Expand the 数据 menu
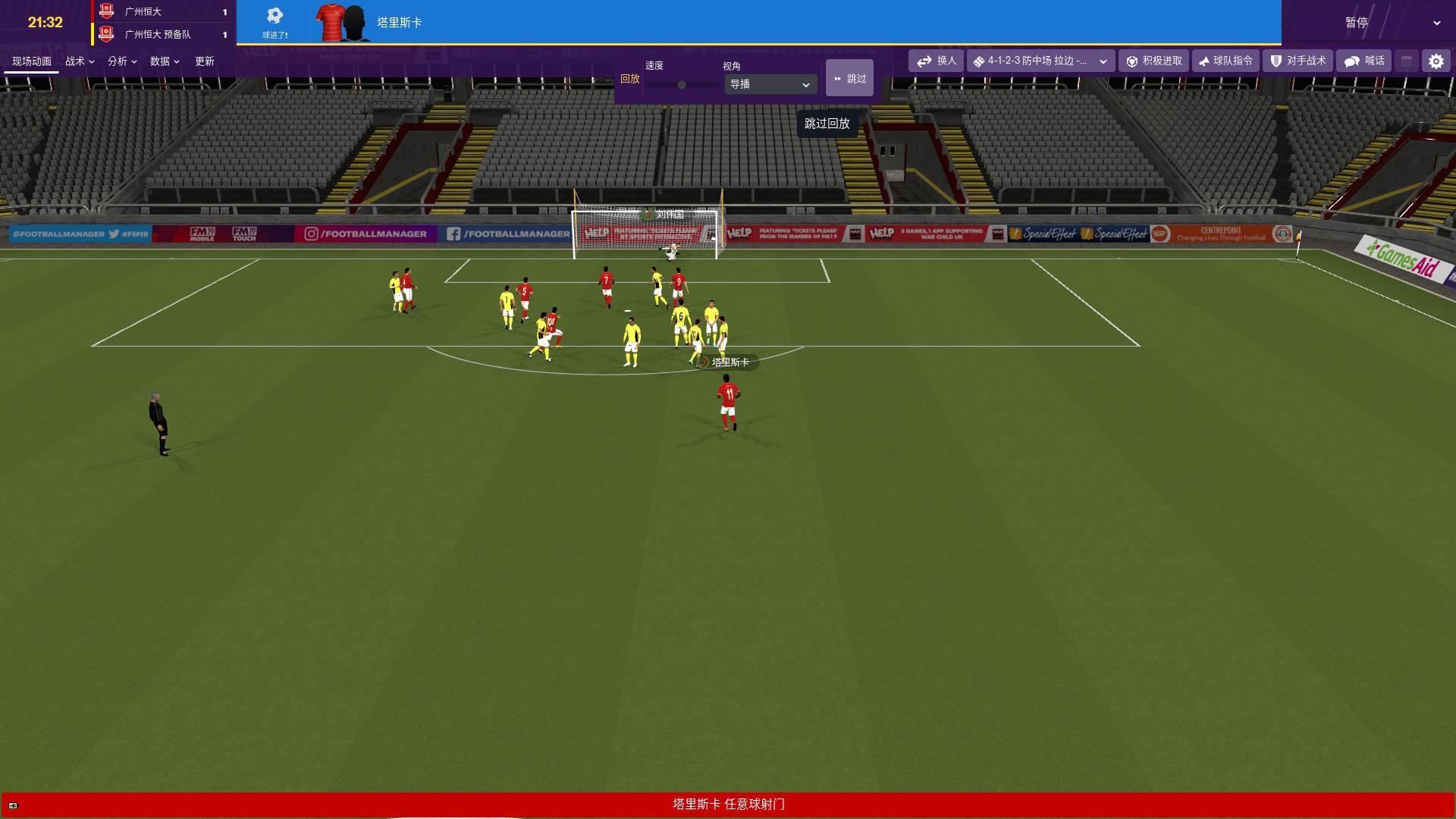 point(165,61)
